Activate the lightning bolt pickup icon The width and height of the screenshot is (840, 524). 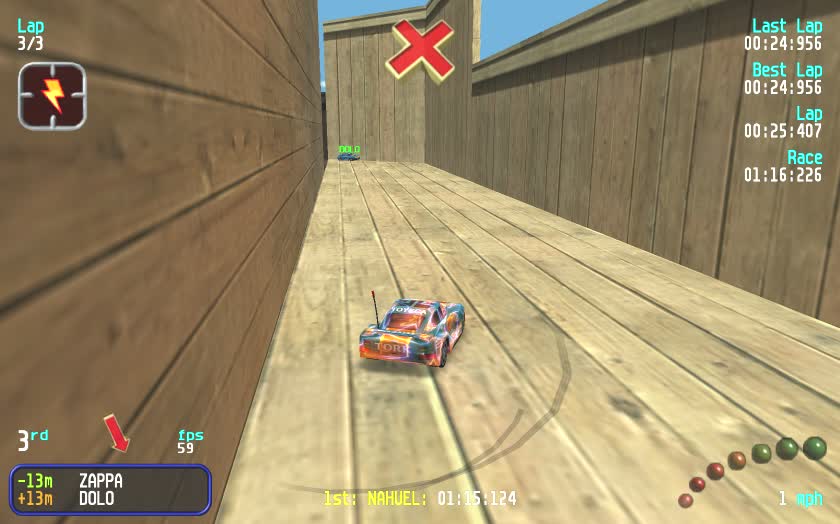[x=52, y=95]
